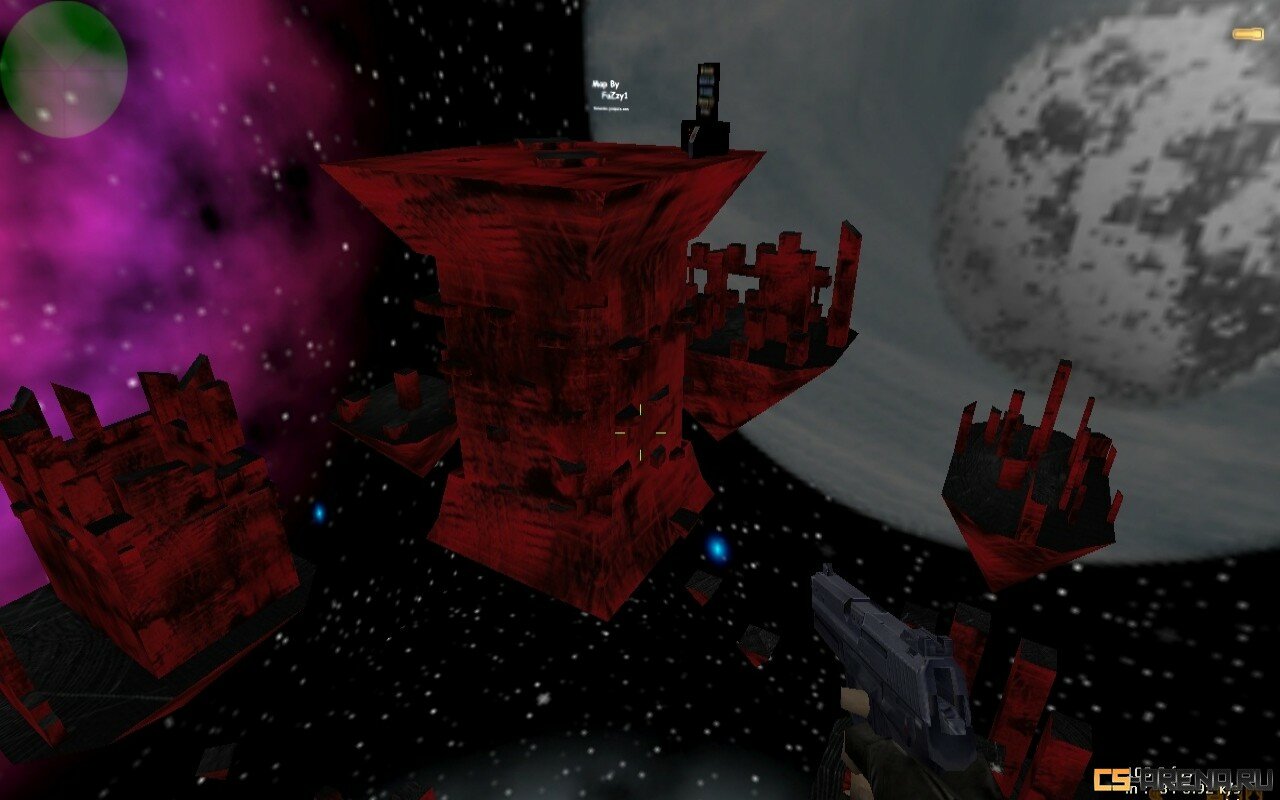Image resolution: width=1280 pixels, height=800 pixels.
Task: Click the circular radar minimap
Action: [x=64, y=69]
